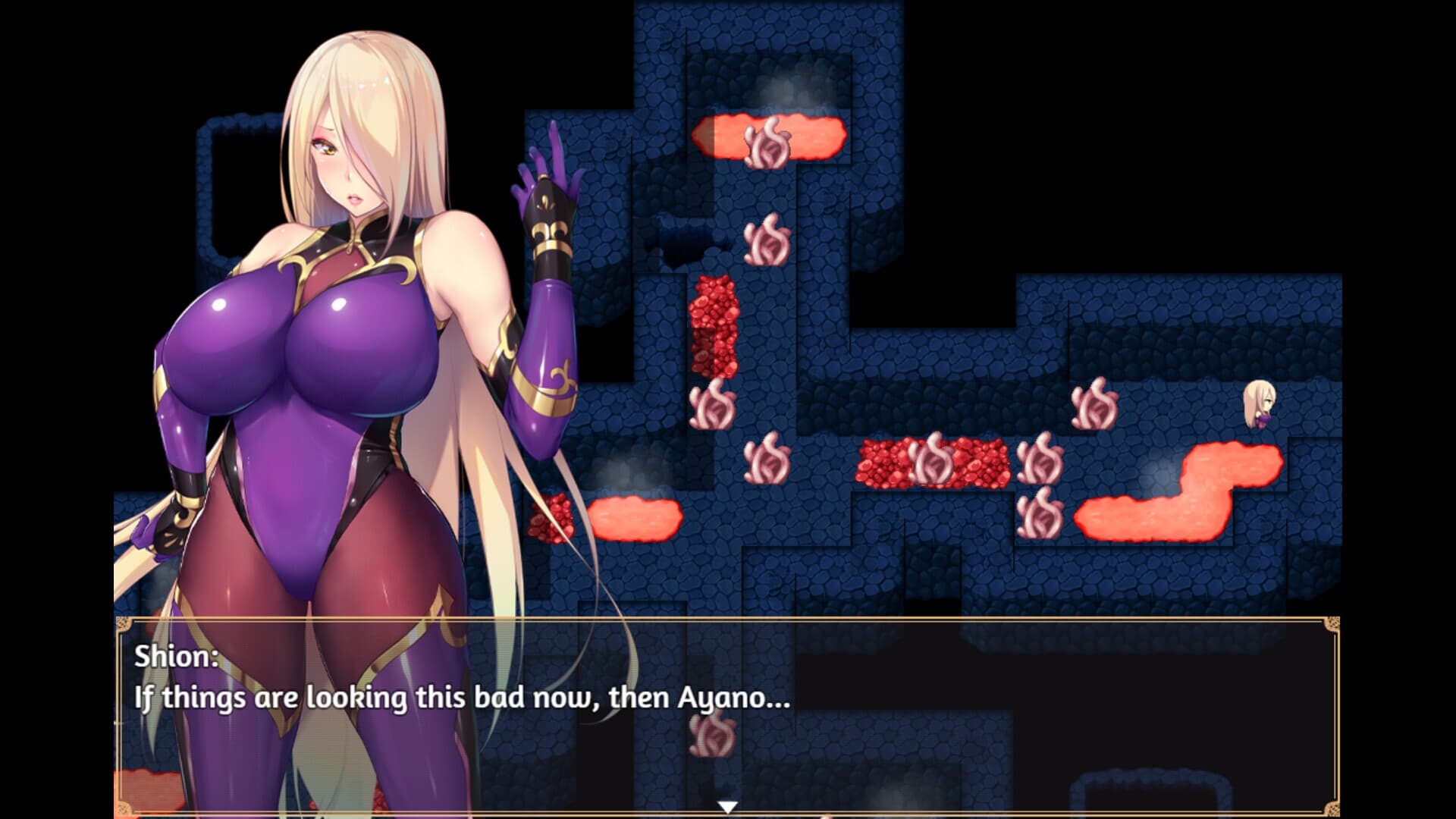Click Shion's dialogue box to continue
This screenshot has height=819, width=1456.
726,714
